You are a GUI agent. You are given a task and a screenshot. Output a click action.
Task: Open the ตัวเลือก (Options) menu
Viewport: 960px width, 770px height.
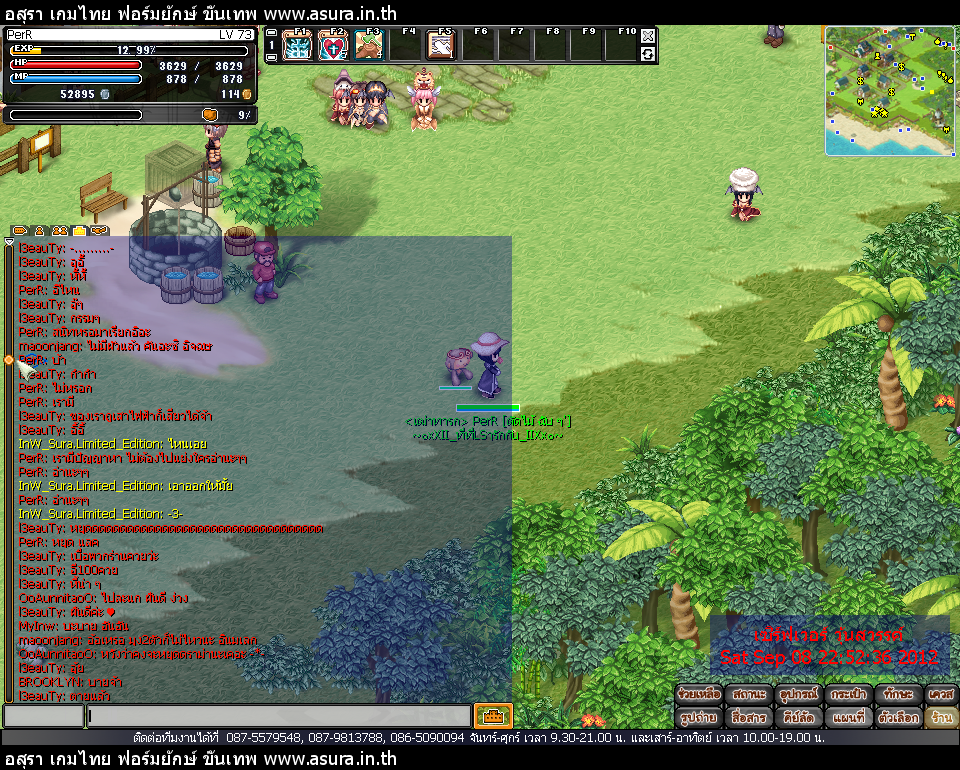[897, 717]
